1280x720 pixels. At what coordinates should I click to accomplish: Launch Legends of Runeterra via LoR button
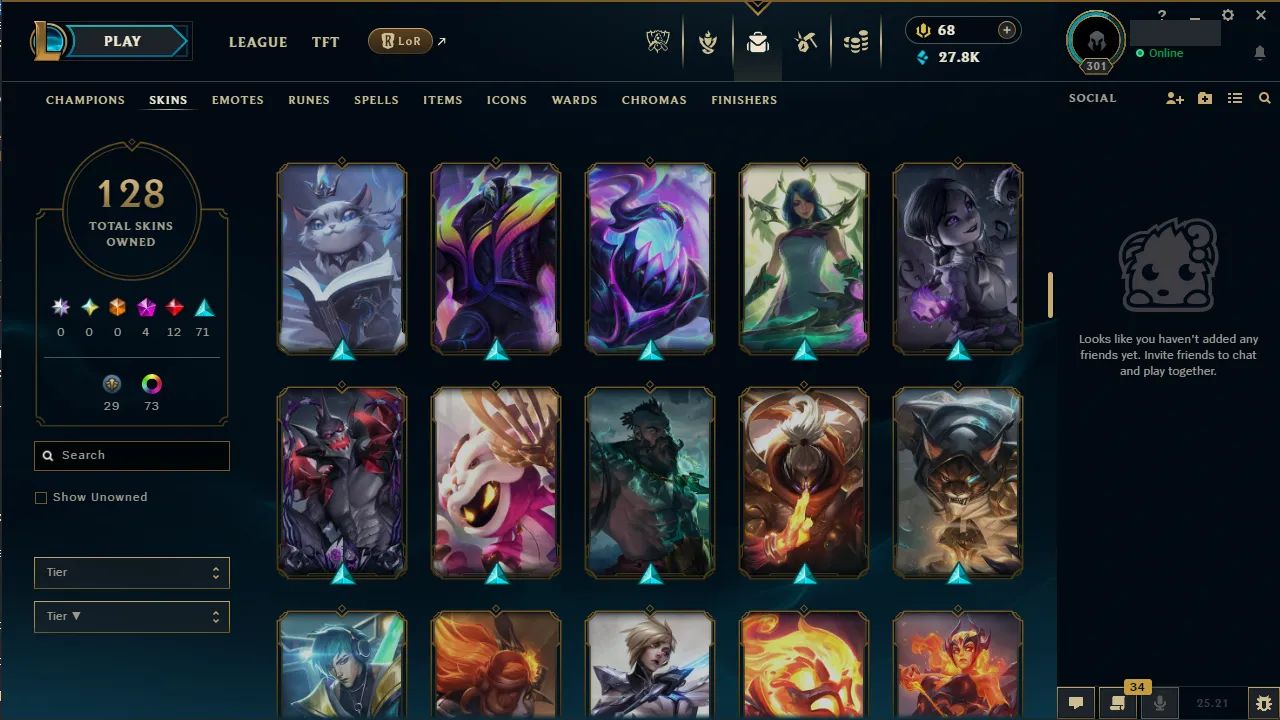coord(399,41)
